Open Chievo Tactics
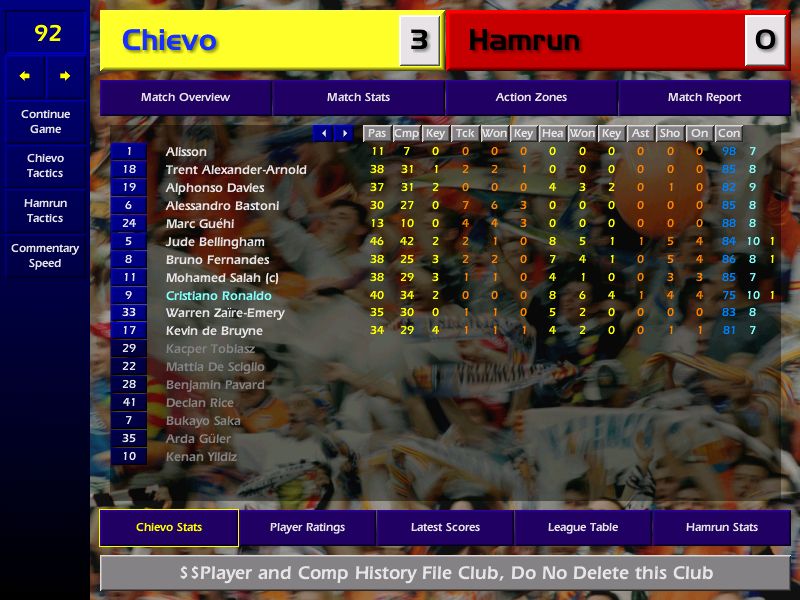Screen dimensions: 800x600 pyautogui.click(x=45, y=166)
